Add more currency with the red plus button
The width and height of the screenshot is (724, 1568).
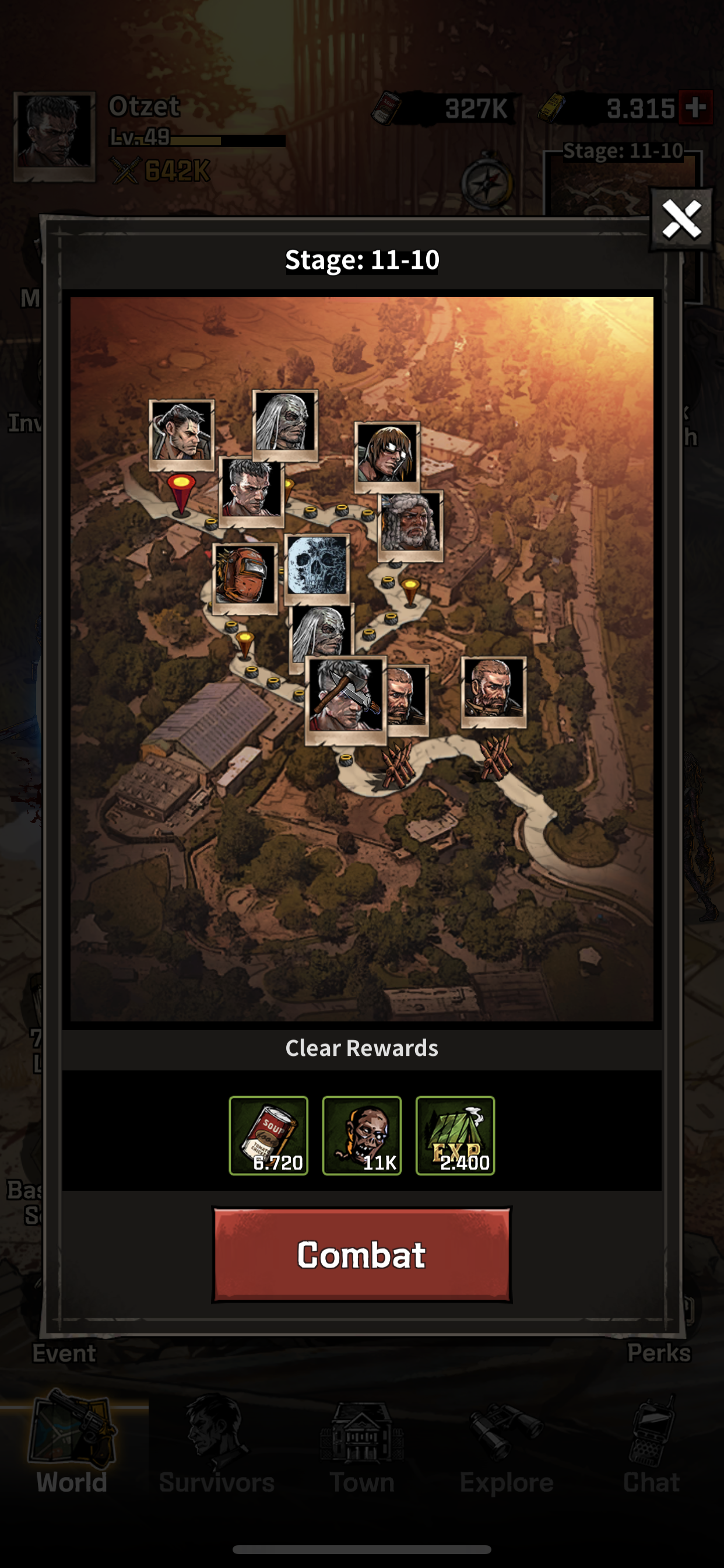[695, 108]
